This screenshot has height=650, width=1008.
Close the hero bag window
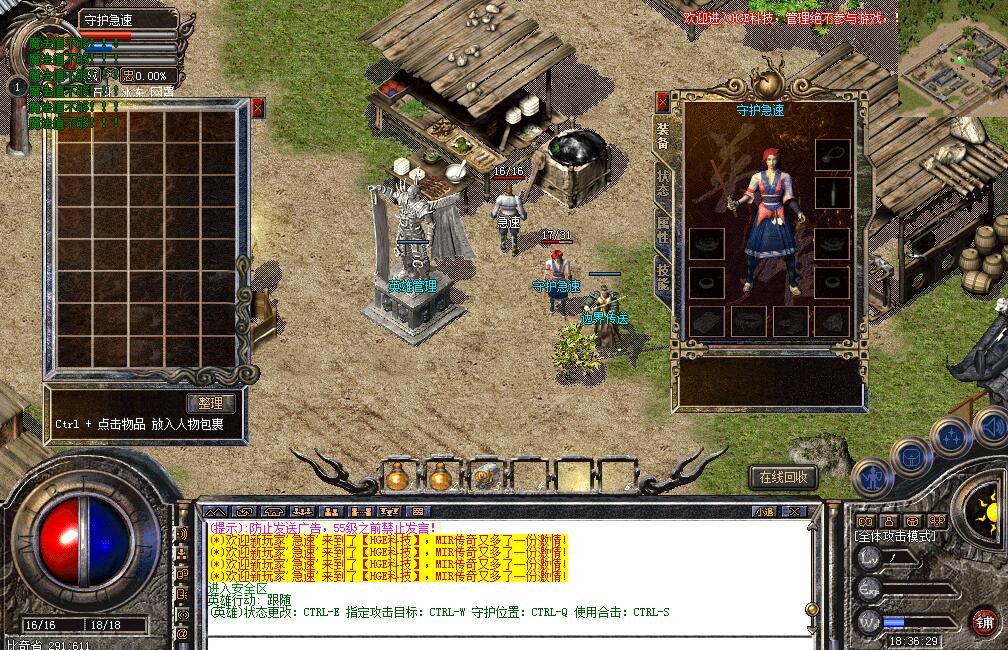(257, 108)
